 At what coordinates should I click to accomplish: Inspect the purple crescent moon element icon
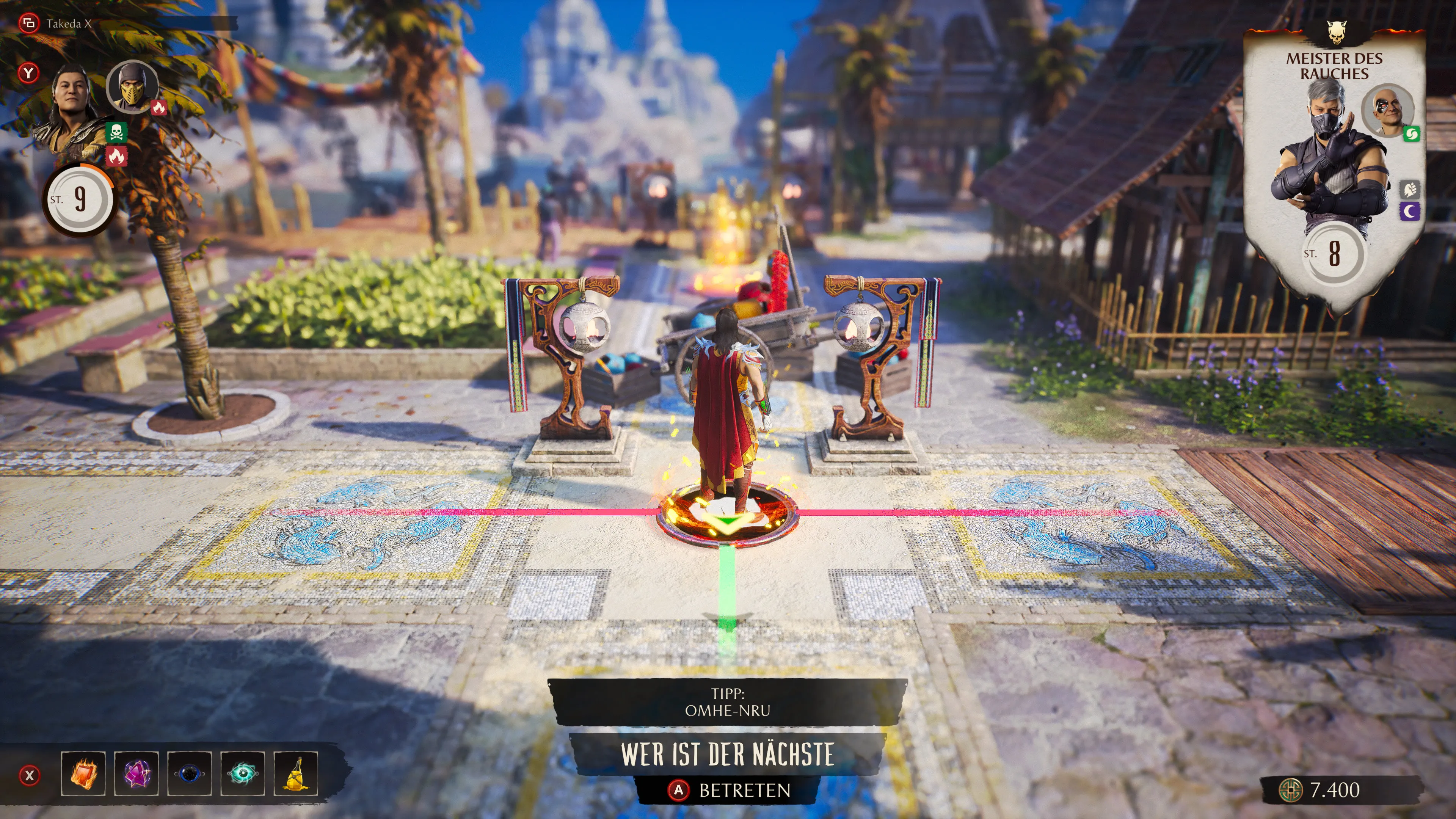click(1410, 212)
